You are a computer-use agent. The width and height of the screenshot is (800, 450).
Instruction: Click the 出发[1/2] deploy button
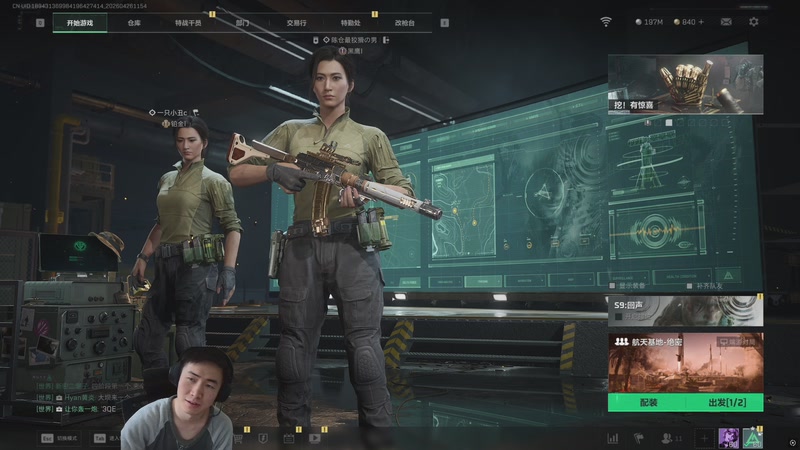coord(724,402)
